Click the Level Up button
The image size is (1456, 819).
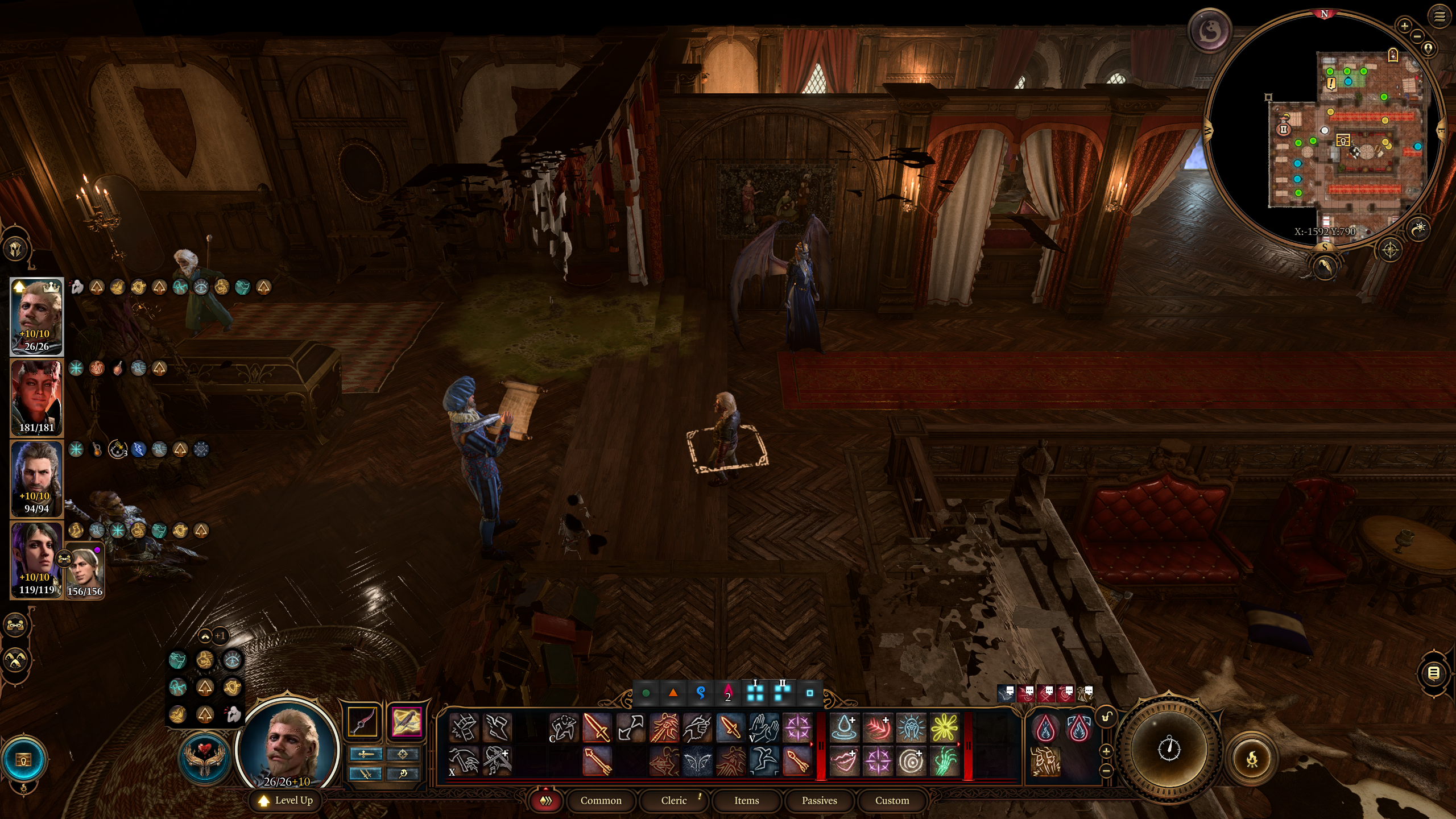286,800
